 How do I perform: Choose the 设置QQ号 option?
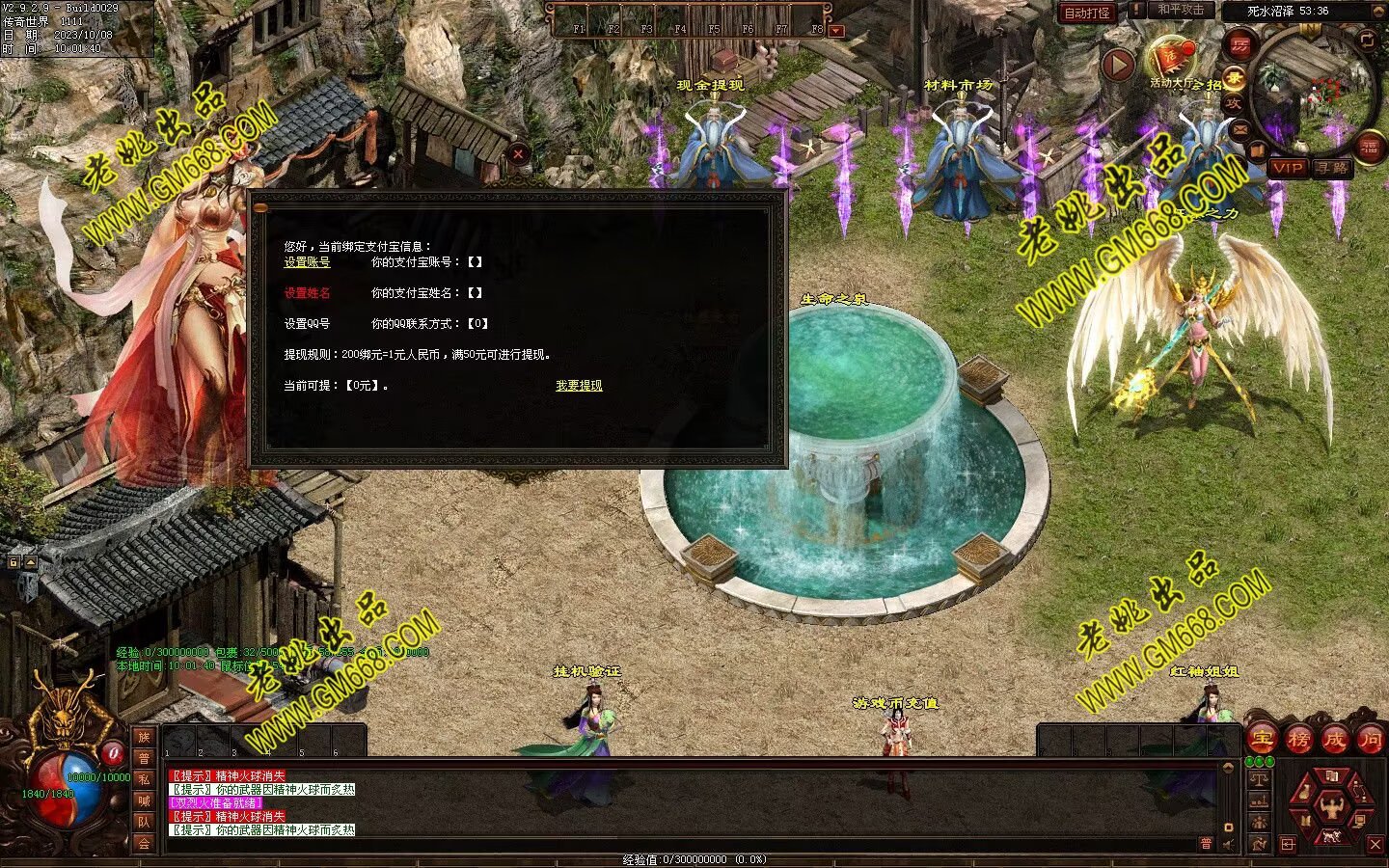(x=307, y=324)
